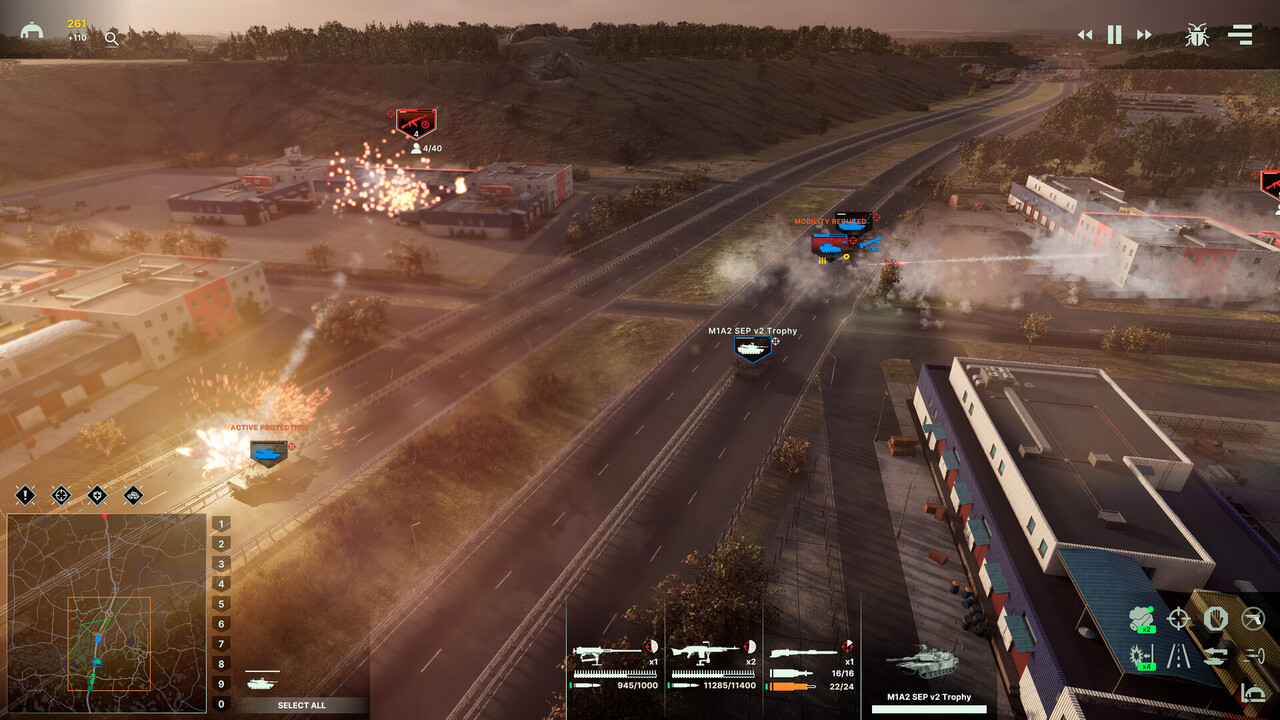Select control group 1

[221, 524]
